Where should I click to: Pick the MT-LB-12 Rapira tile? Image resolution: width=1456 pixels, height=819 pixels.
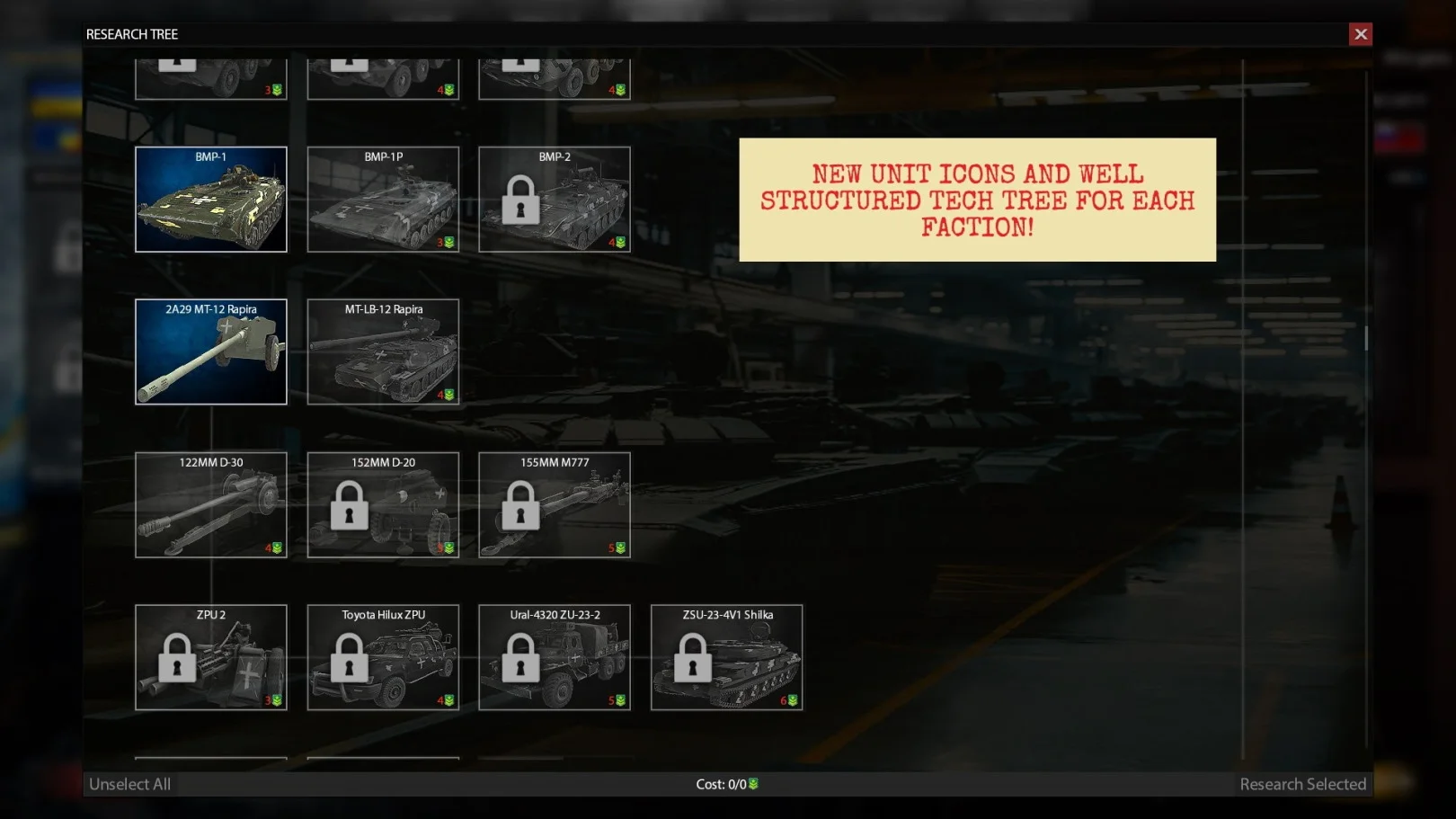(383, 352)
